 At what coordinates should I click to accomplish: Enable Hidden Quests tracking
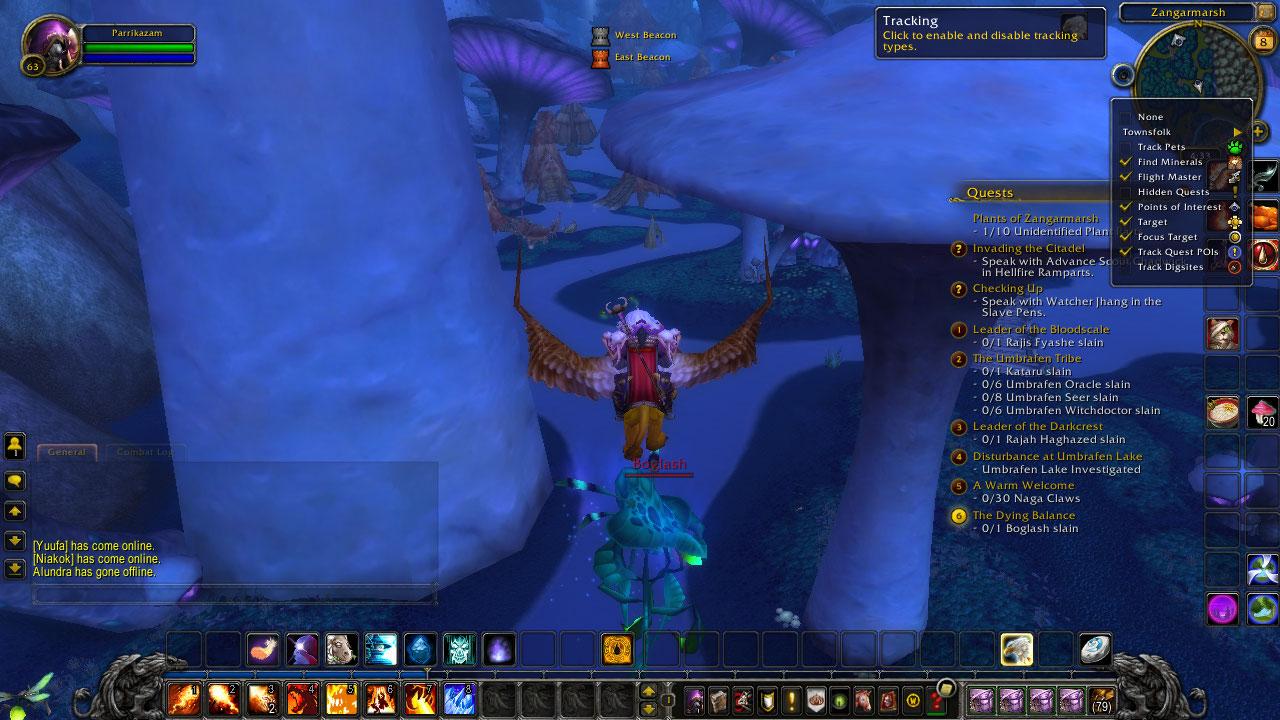pyautogui.click(x=1172, y=192)
